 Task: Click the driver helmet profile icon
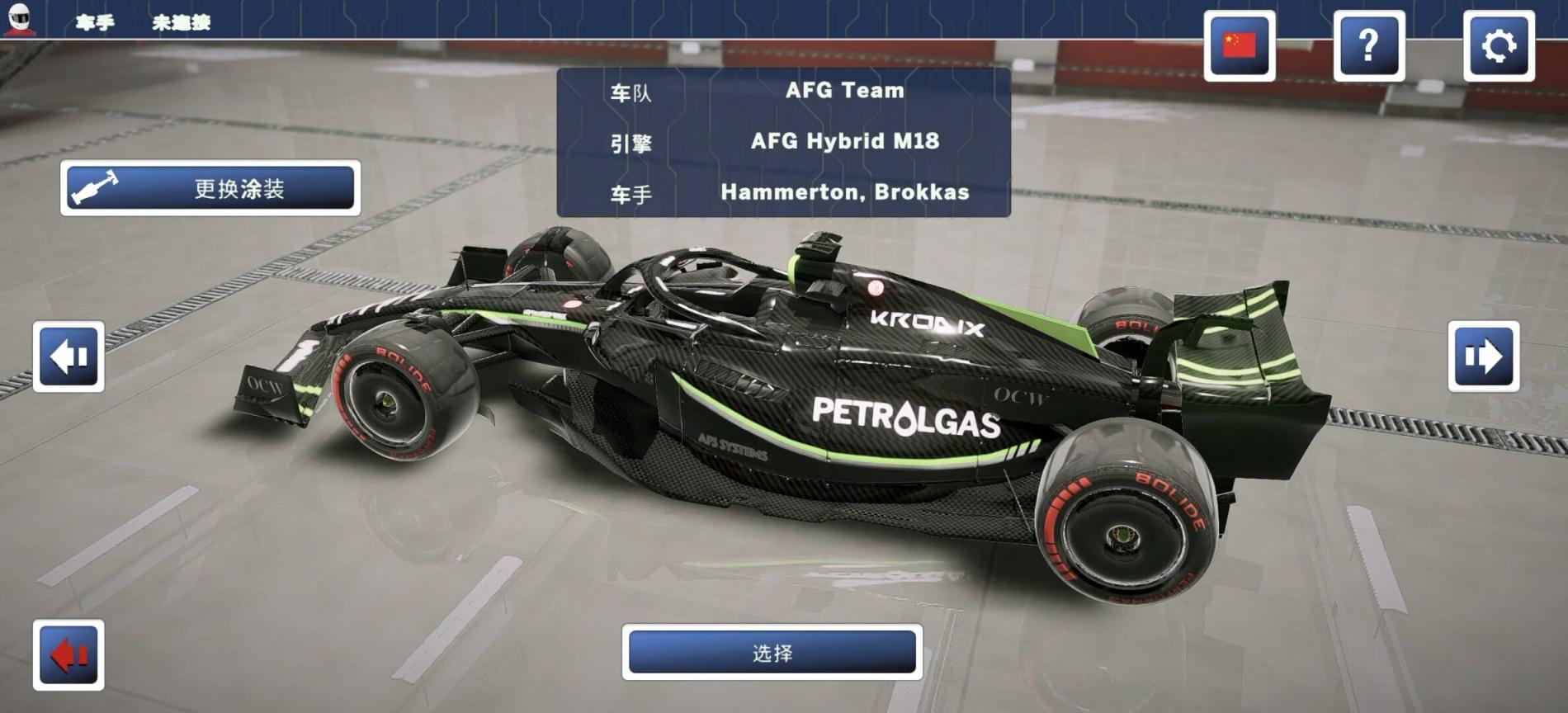pyautogui.click(x=19, y=18)
